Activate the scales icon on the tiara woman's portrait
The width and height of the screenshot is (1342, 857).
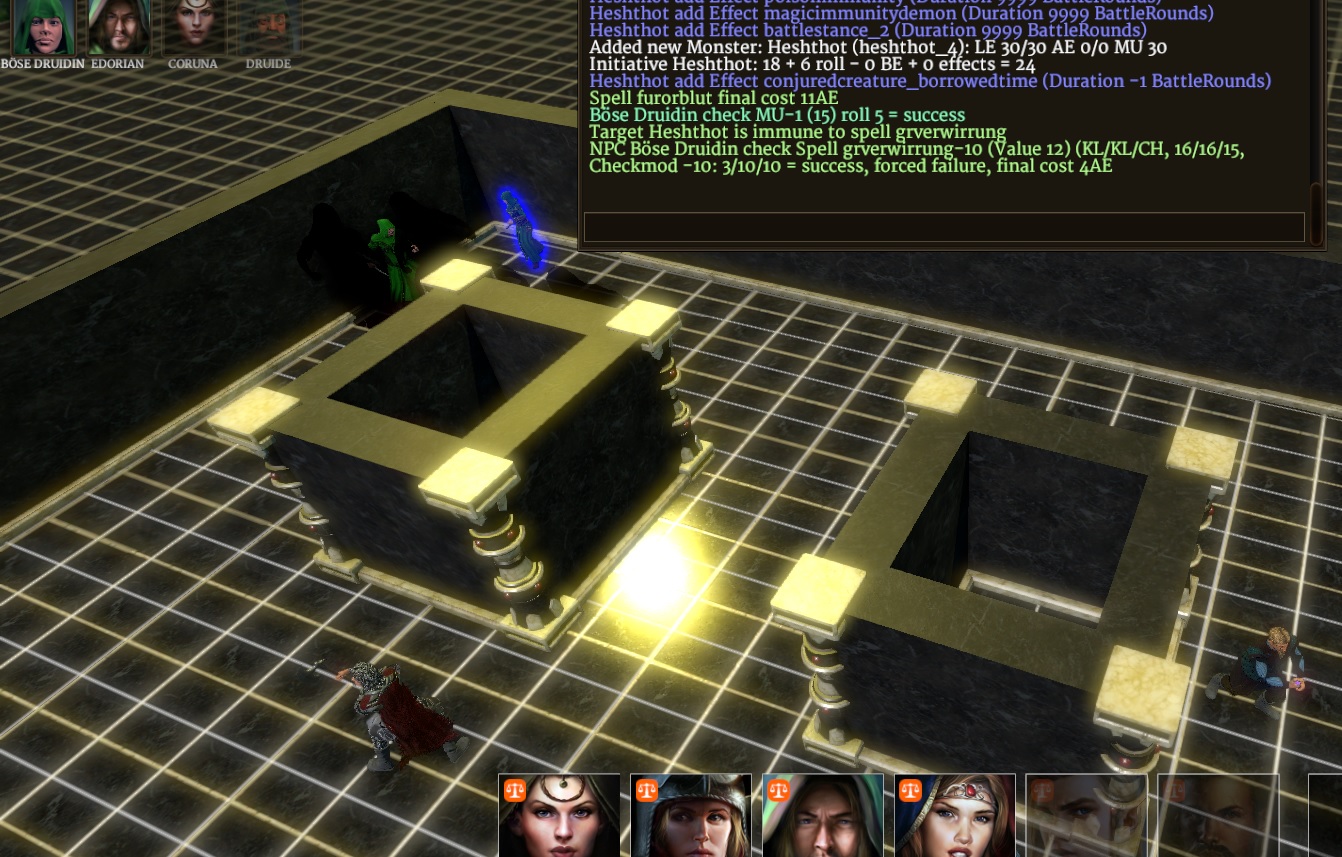[911, 791]
